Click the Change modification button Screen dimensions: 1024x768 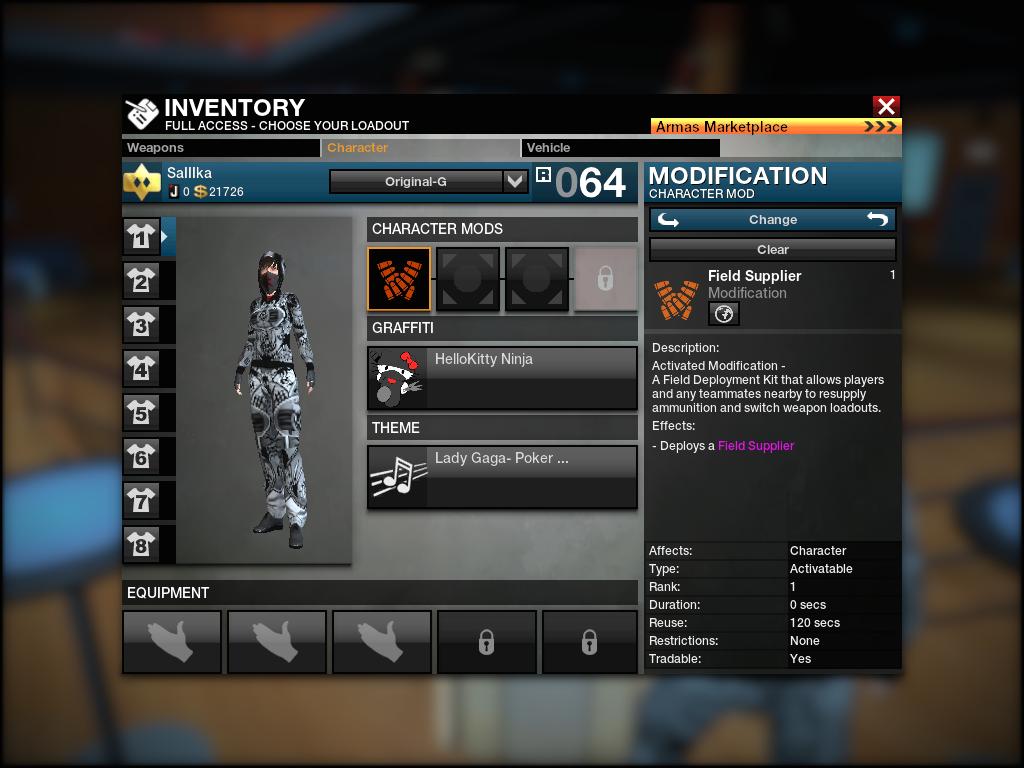tap(773, 220)
